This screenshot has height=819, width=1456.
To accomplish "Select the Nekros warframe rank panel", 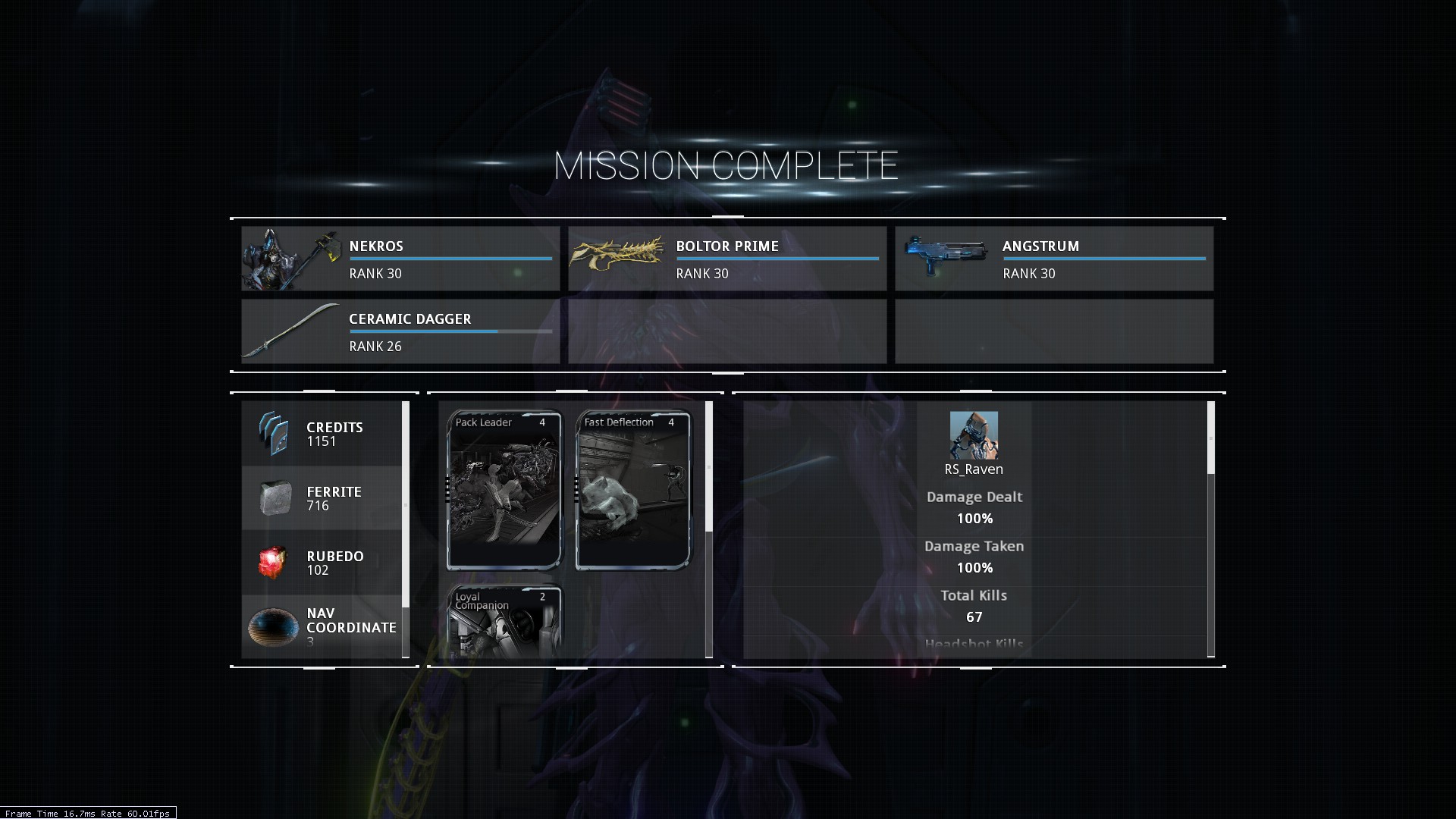I will click(400, 259).
